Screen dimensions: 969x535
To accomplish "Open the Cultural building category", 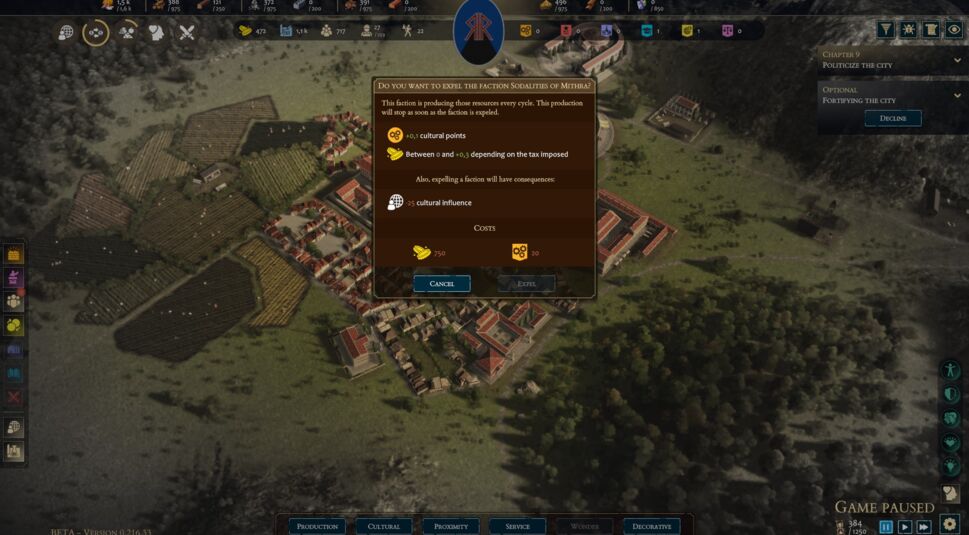I will tap(384, 526).
